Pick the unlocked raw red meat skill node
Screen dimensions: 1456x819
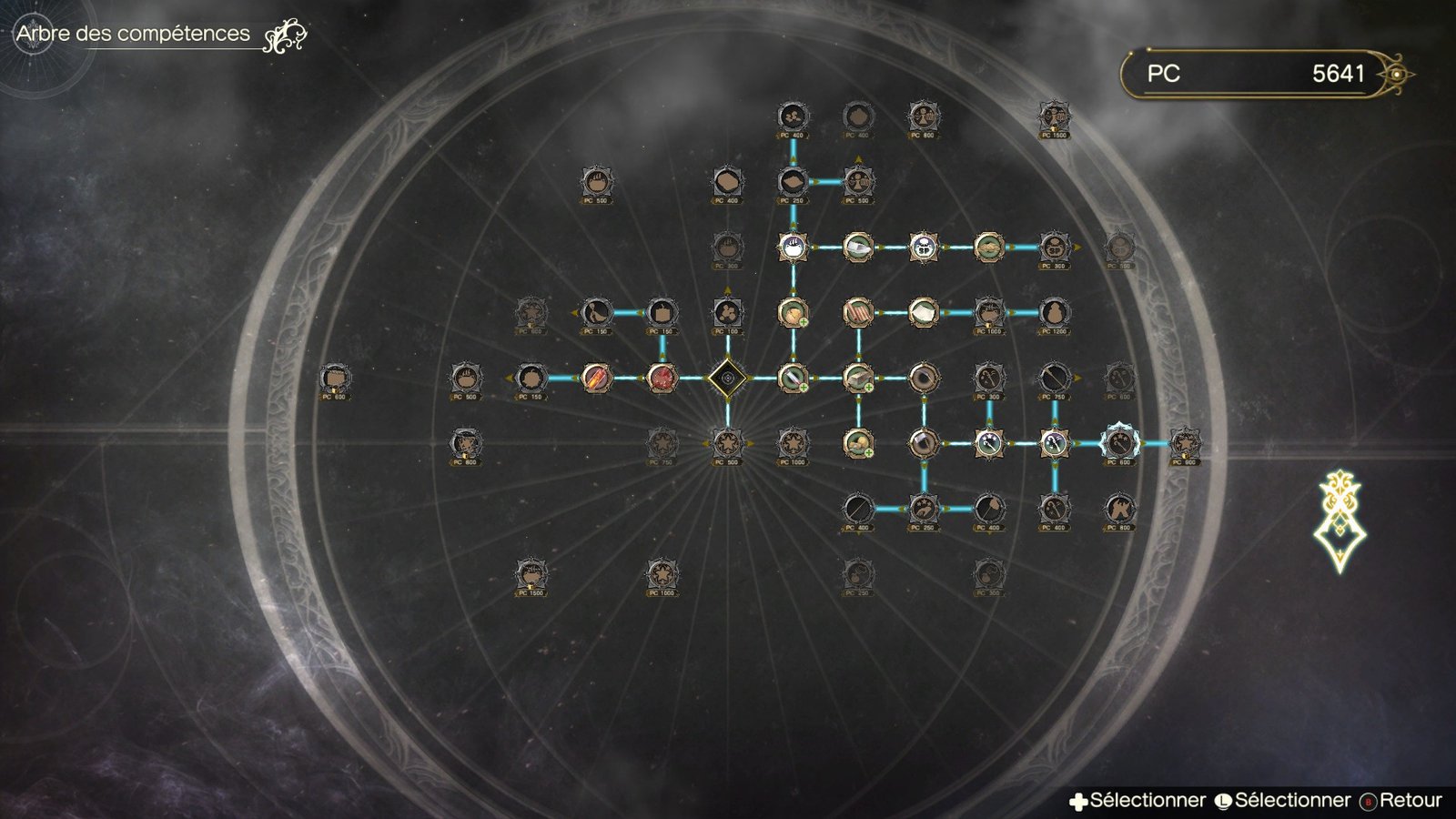(x=662, y=378)
